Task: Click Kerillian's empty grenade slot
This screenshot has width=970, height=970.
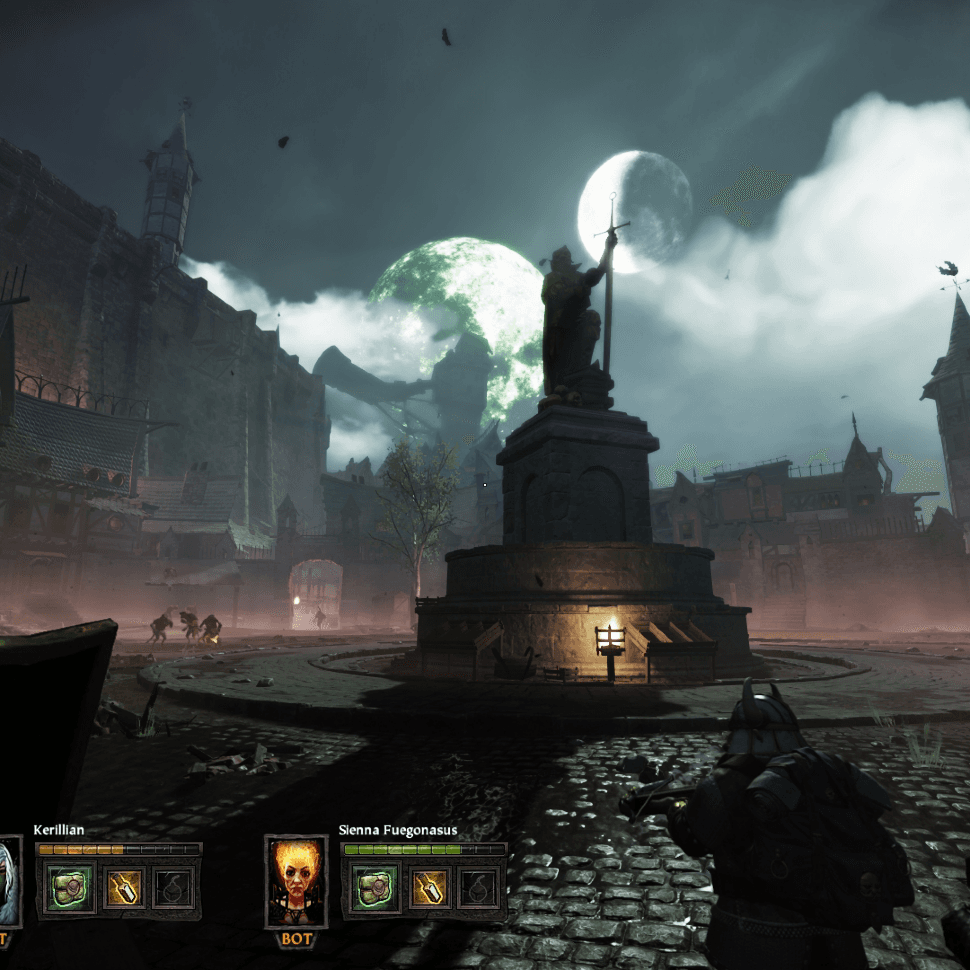Action: point(174,887)
